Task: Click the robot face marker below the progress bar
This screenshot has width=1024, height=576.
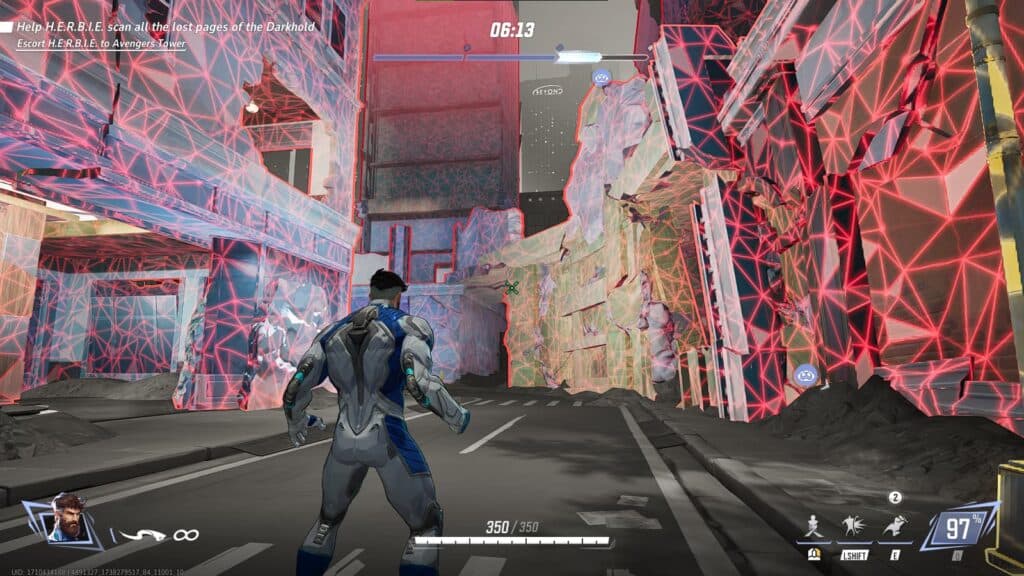Action: tap(601, 77)
